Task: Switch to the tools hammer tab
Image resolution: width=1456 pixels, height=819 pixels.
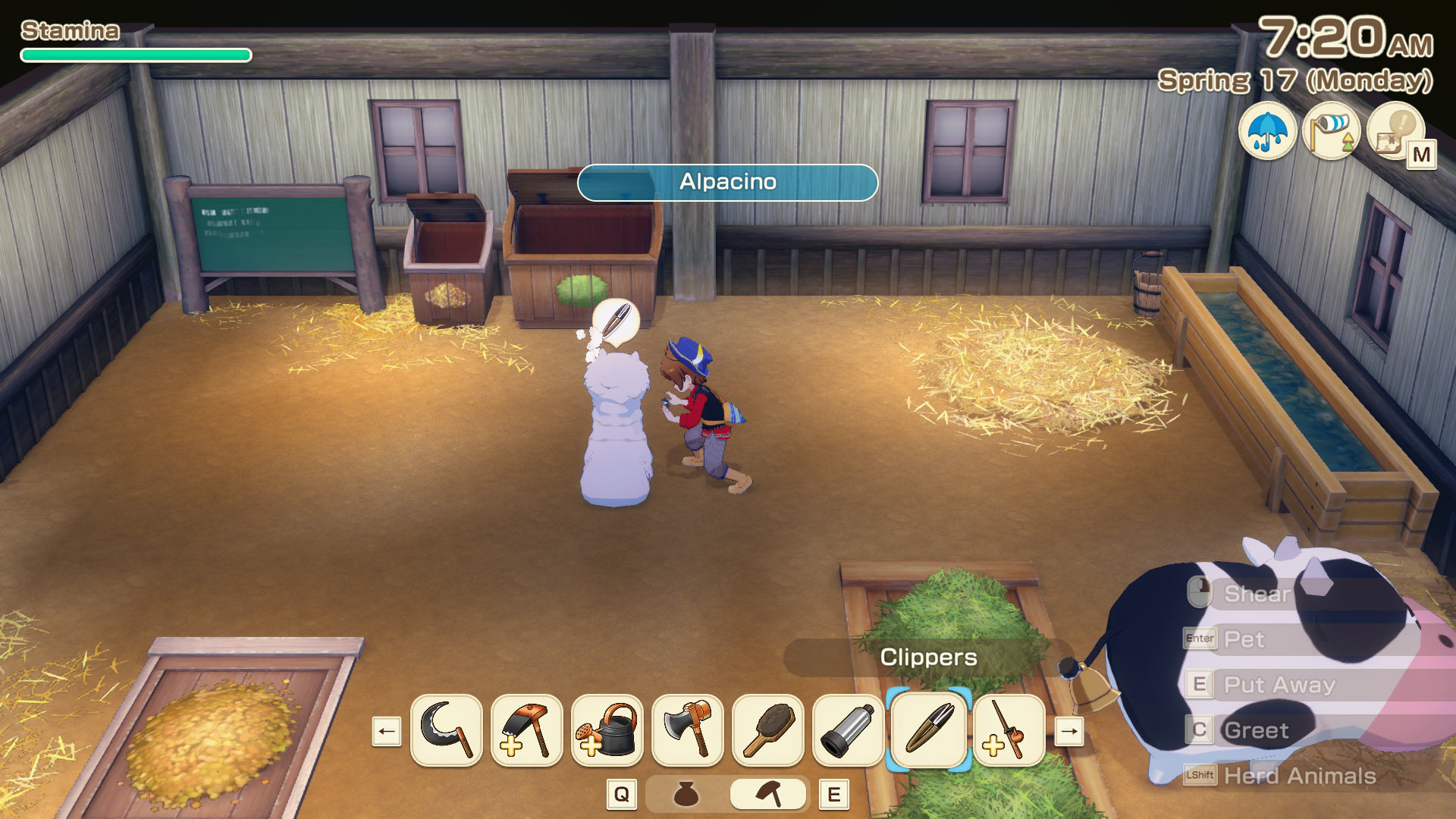Action: (x=768, y=795)
